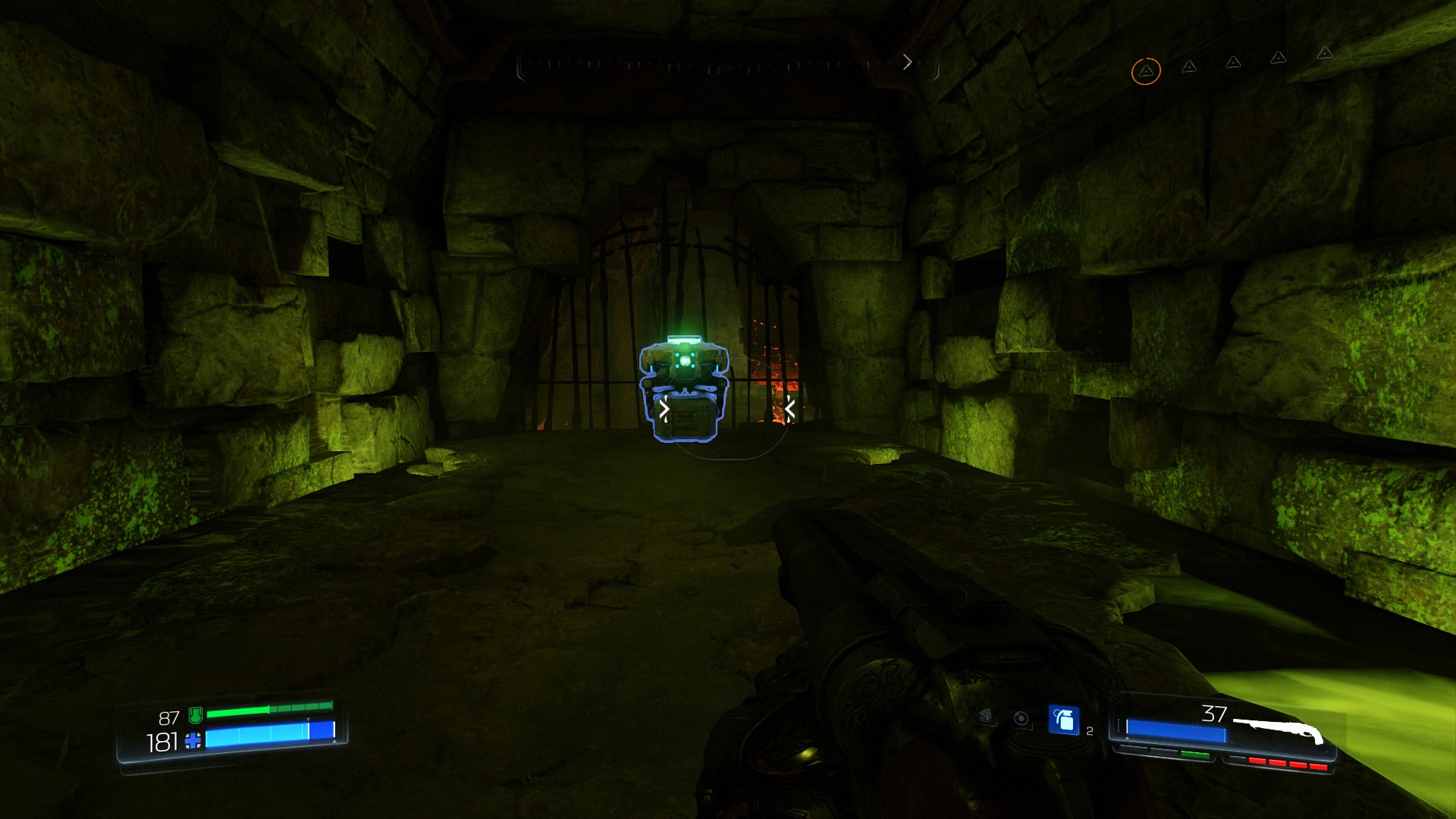Select the blue frag grenade equipment icon
Screen dimensions: 1456x819
pyautogui.click(x=1063, y=720)
